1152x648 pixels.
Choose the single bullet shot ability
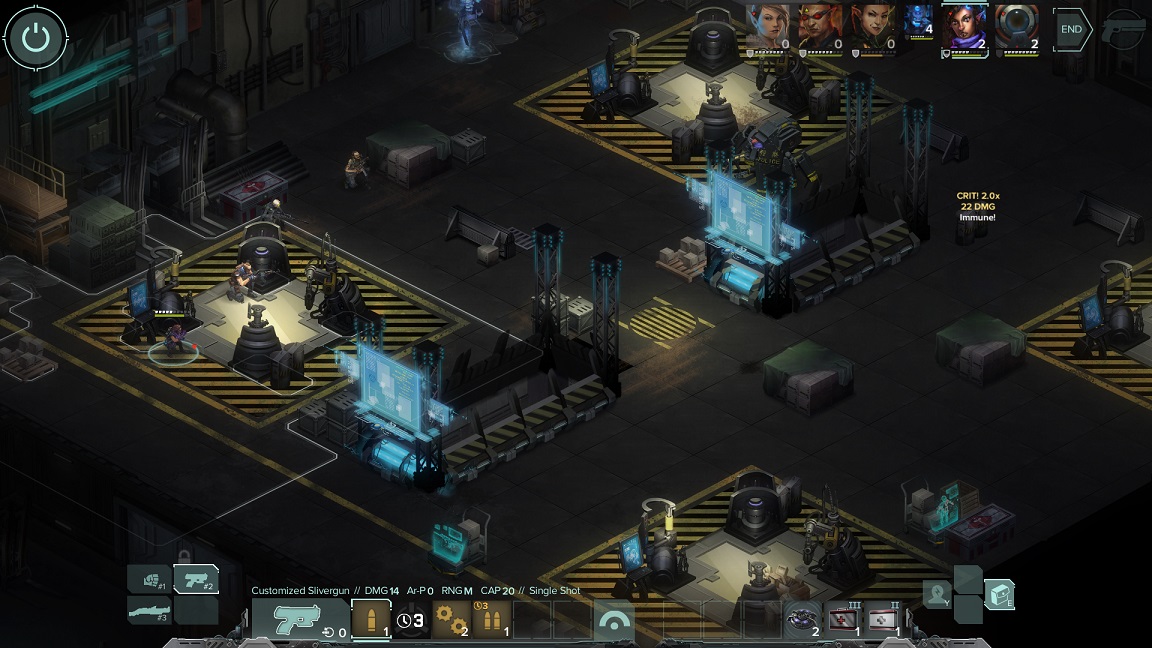370,620
